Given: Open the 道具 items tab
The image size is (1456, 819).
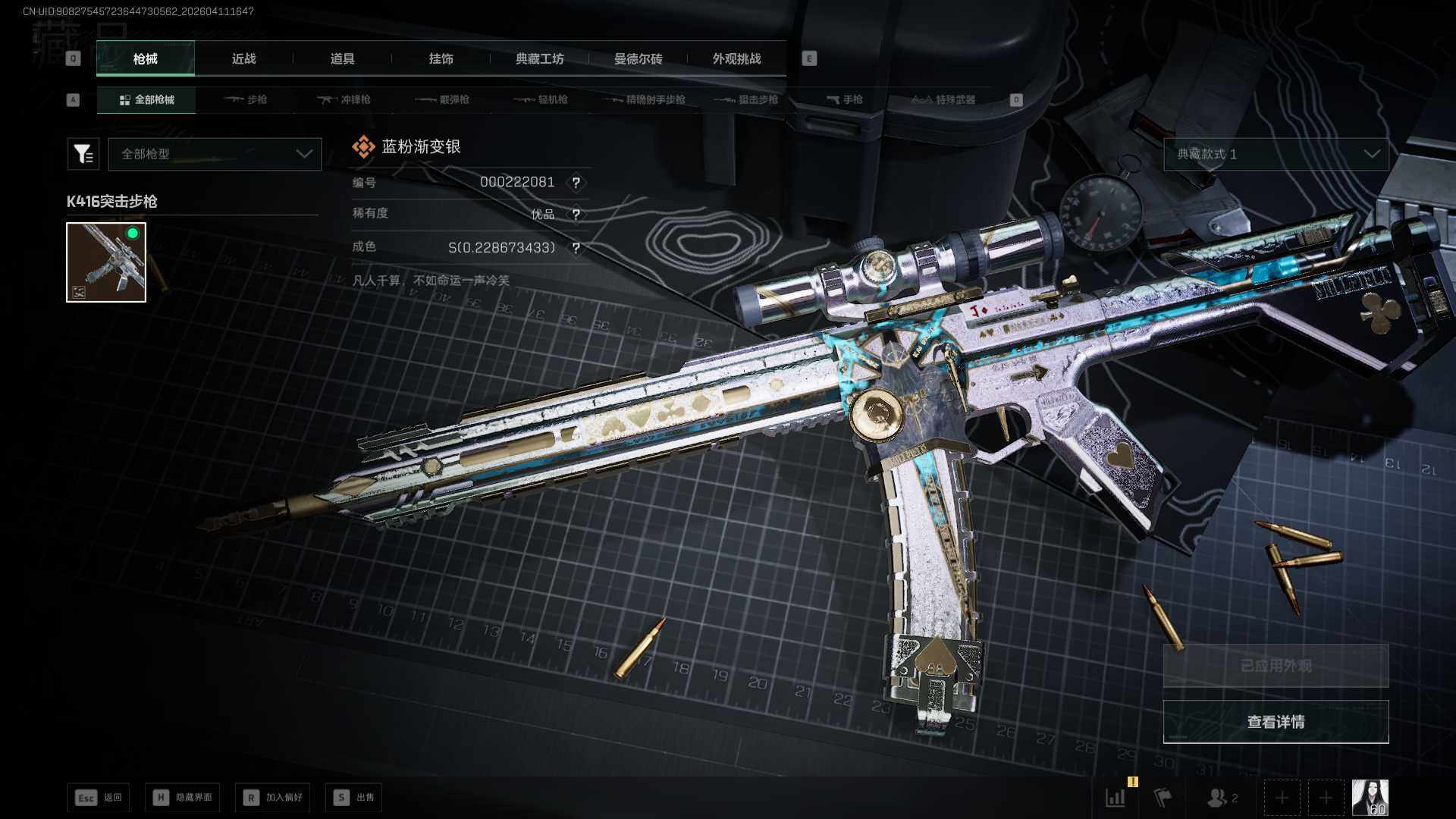Looking at the screenshot, I should [x=342, y=58].
